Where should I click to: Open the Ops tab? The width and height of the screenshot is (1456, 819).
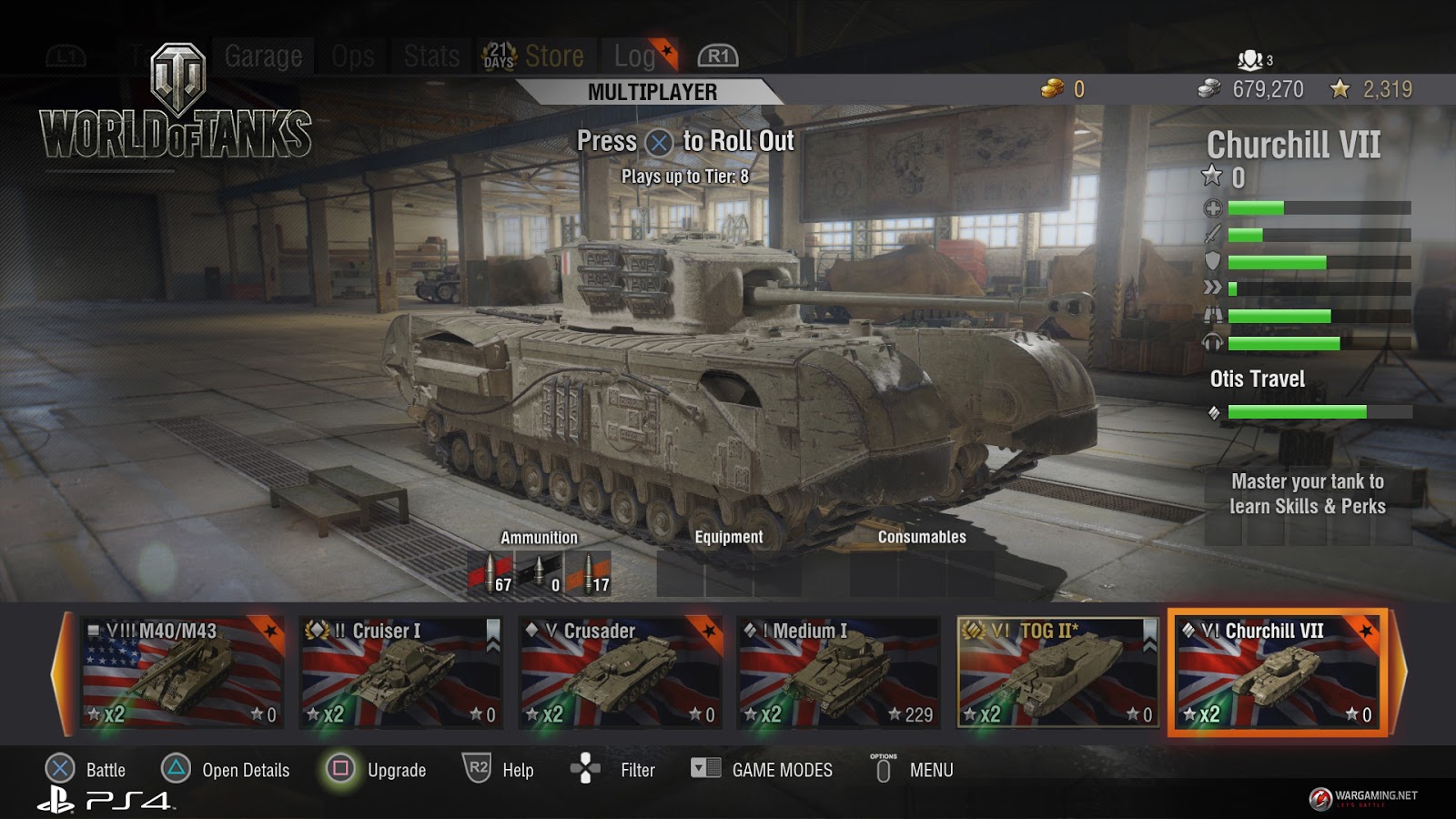click(x=353, y=56)
